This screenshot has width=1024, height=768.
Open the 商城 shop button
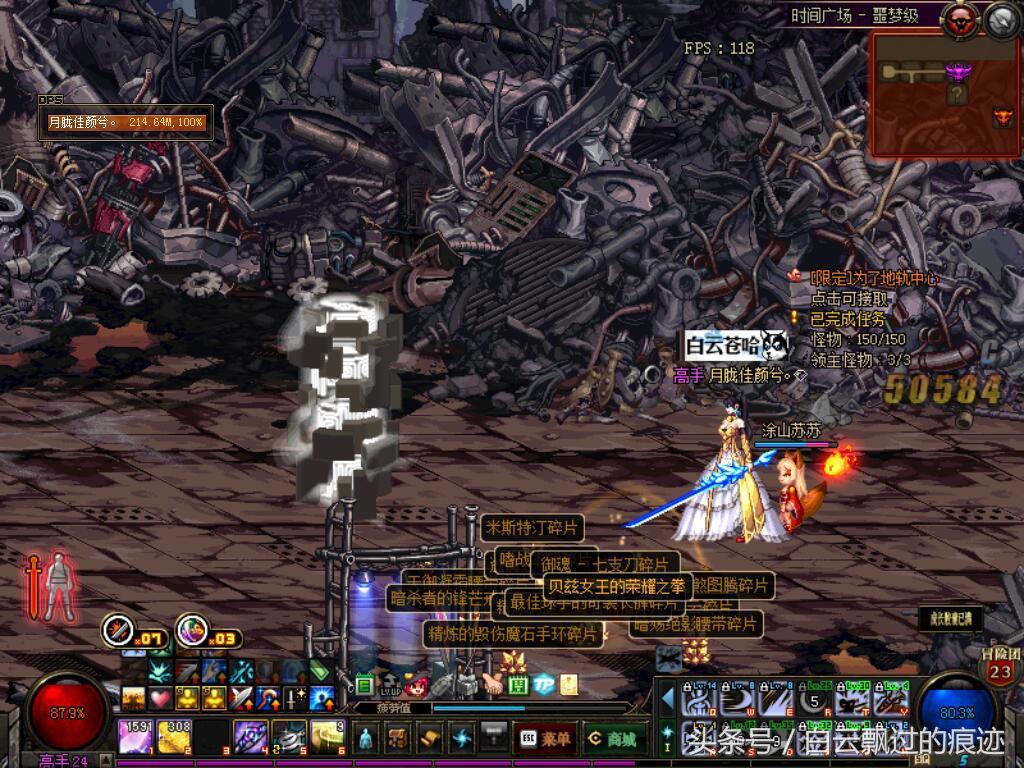[x=615, y=738]
